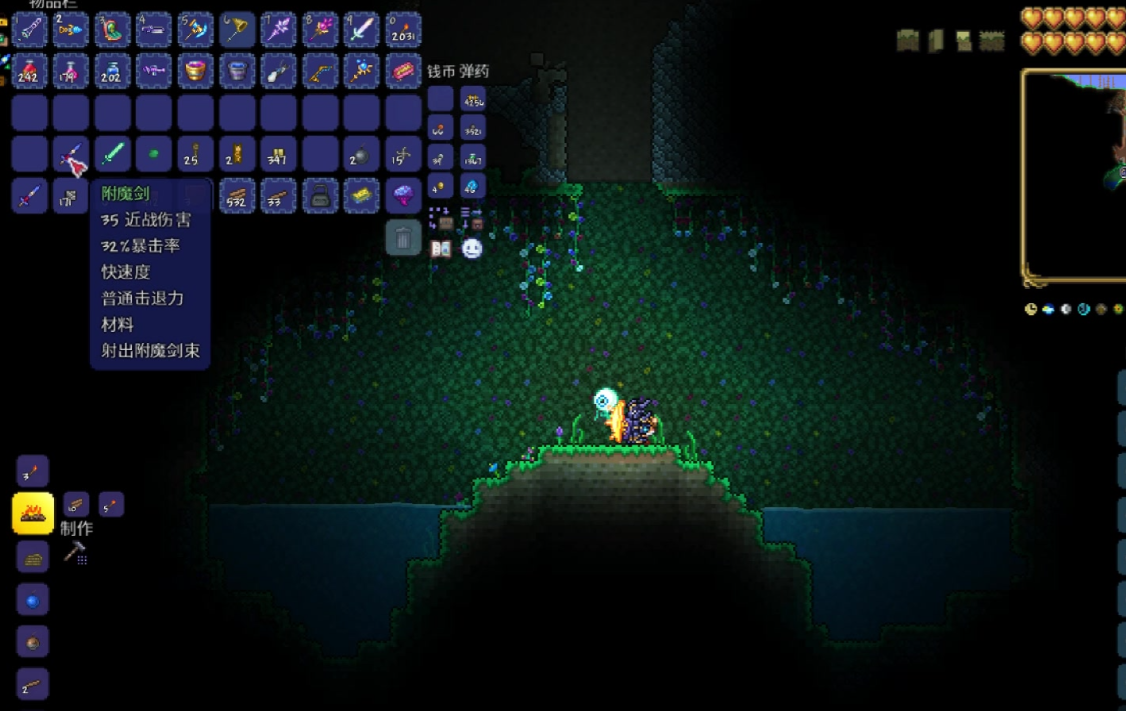Viewport: 1126px width, 711px height.
Task: Choose the campfire crafting recipe
Action: click(33, 514)
